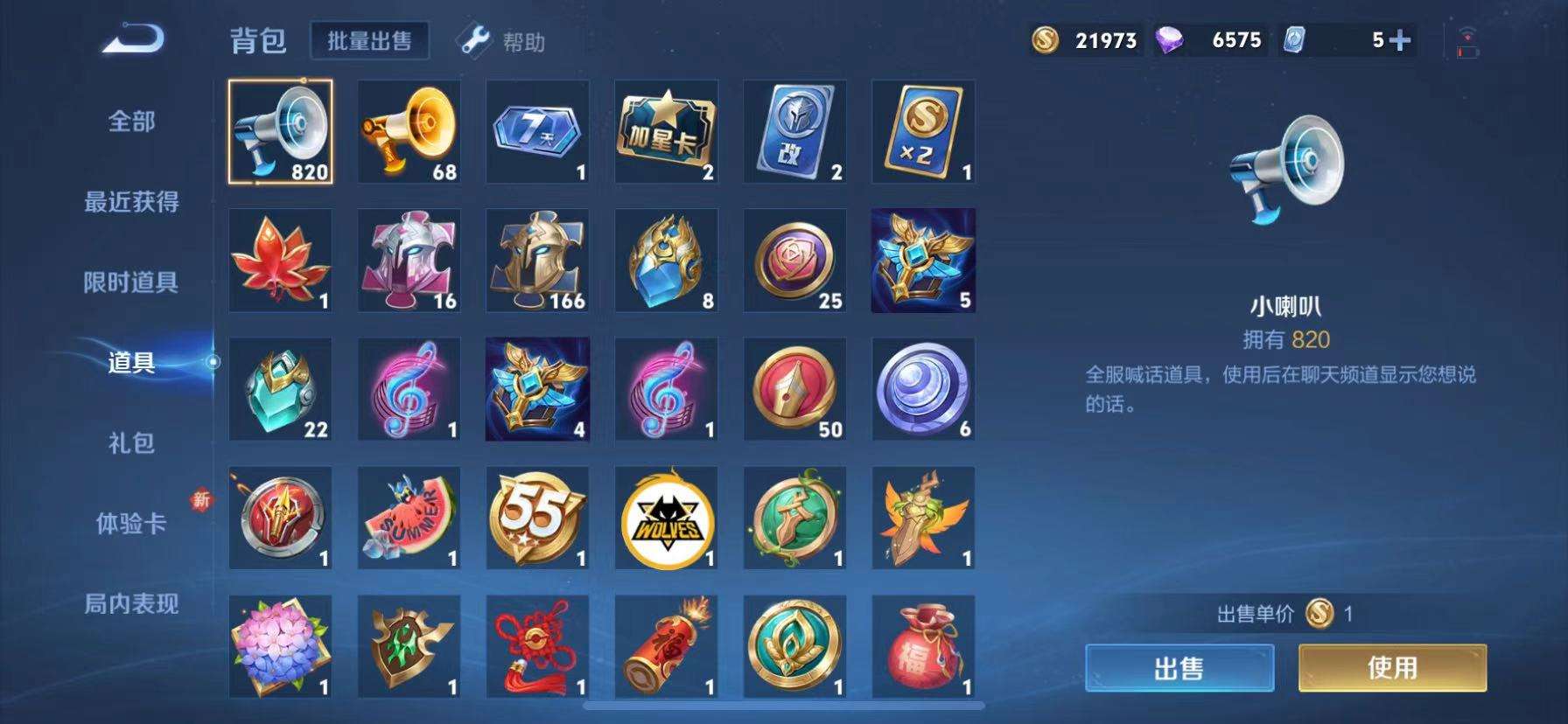Image resolution: width=1568 pixels, height=724 pixels.
Task: Open the 最近获得 recently obtained tab
Action: (131, 203)
